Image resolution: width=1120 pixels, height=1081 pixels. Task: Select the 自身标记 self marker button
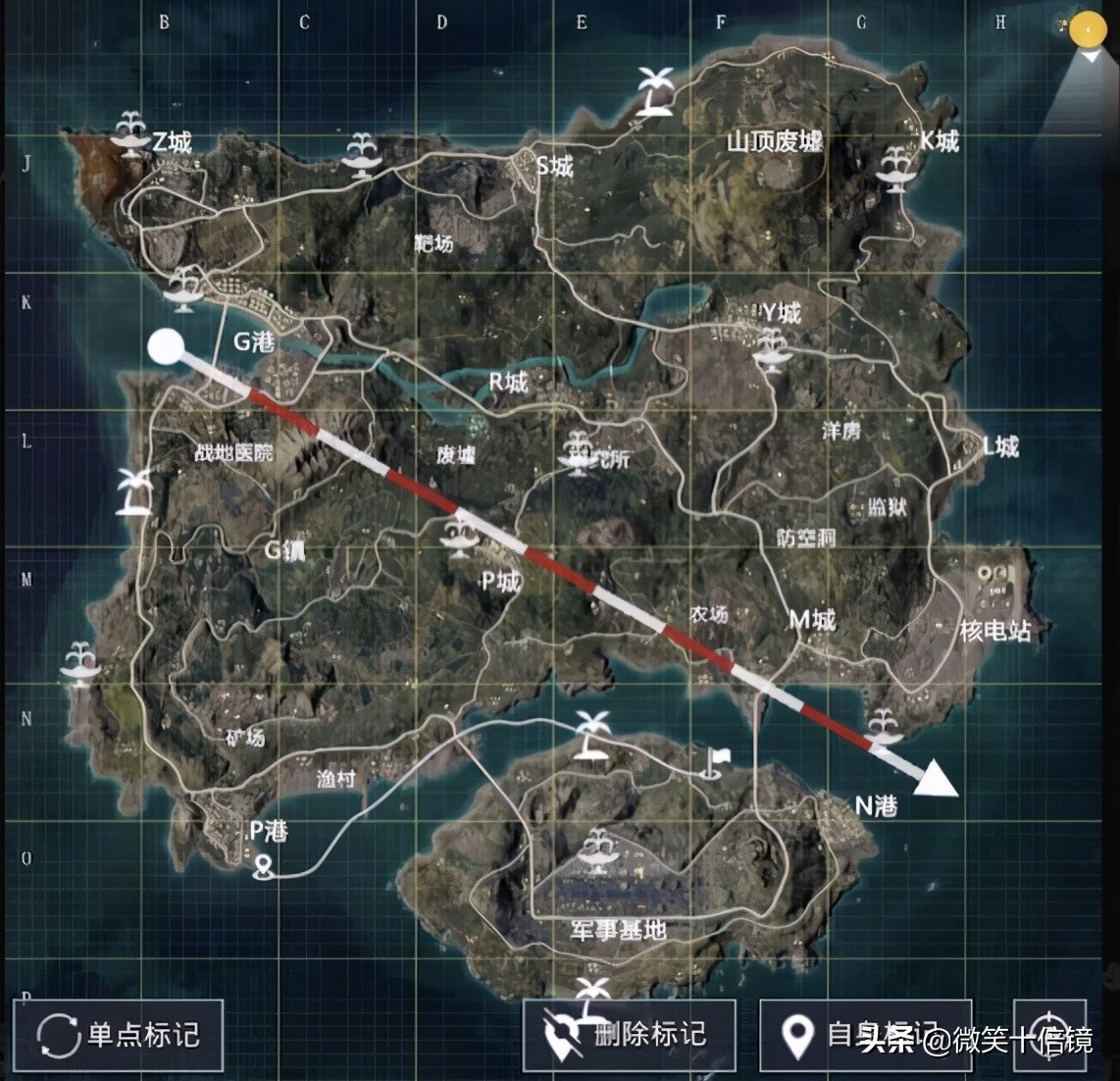865,1035
